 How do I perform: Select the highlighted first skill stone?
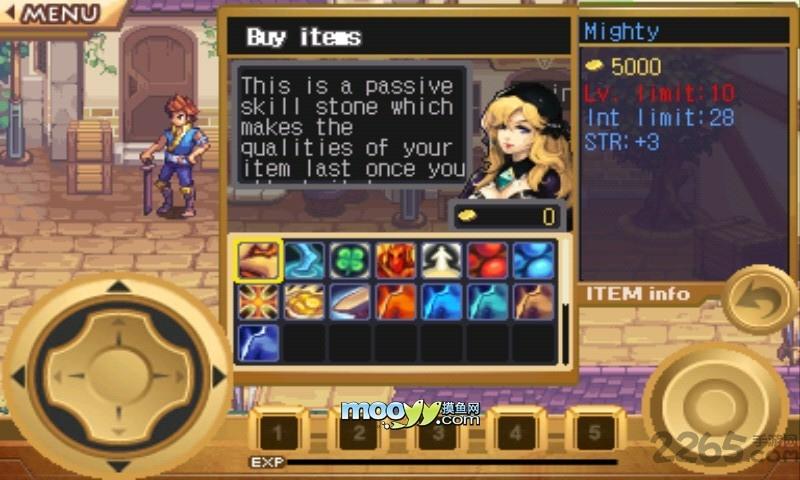(x=259, y=260)
